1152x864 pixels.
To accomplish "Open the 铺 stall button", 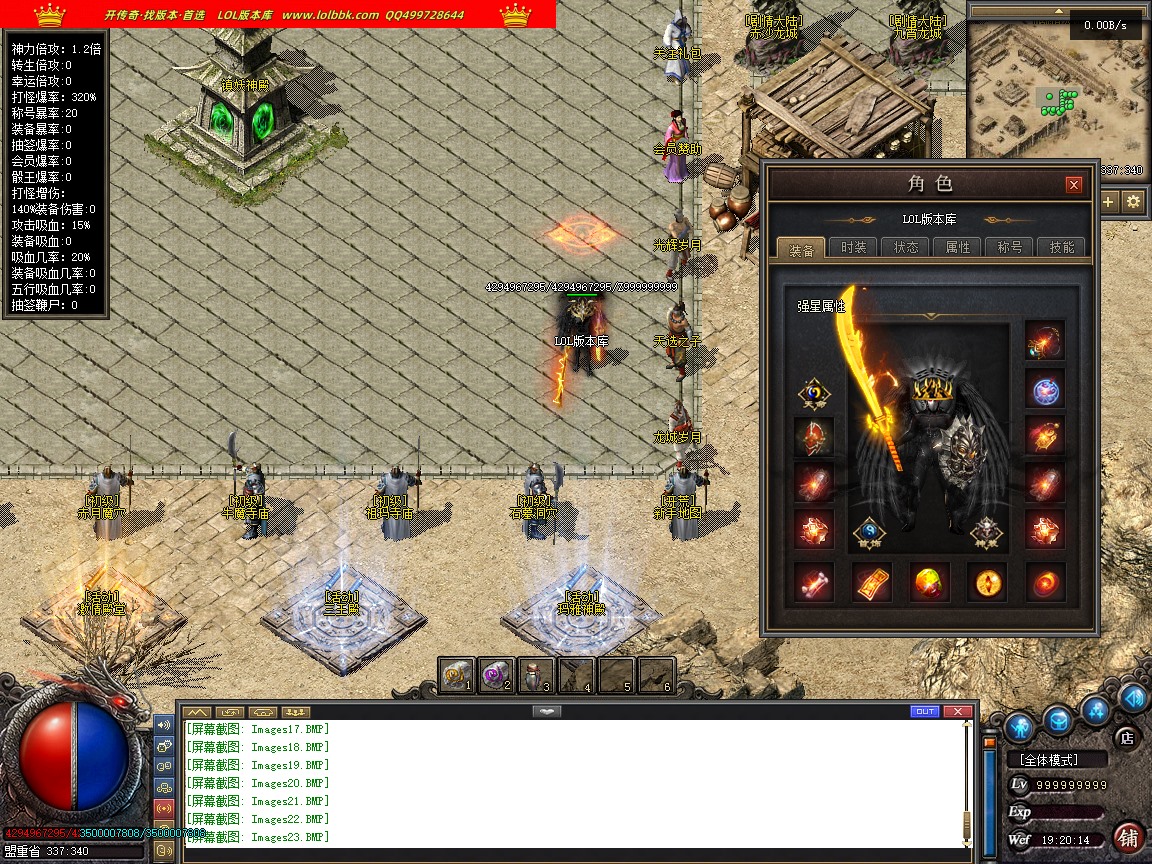I will tap(1129, 837).
